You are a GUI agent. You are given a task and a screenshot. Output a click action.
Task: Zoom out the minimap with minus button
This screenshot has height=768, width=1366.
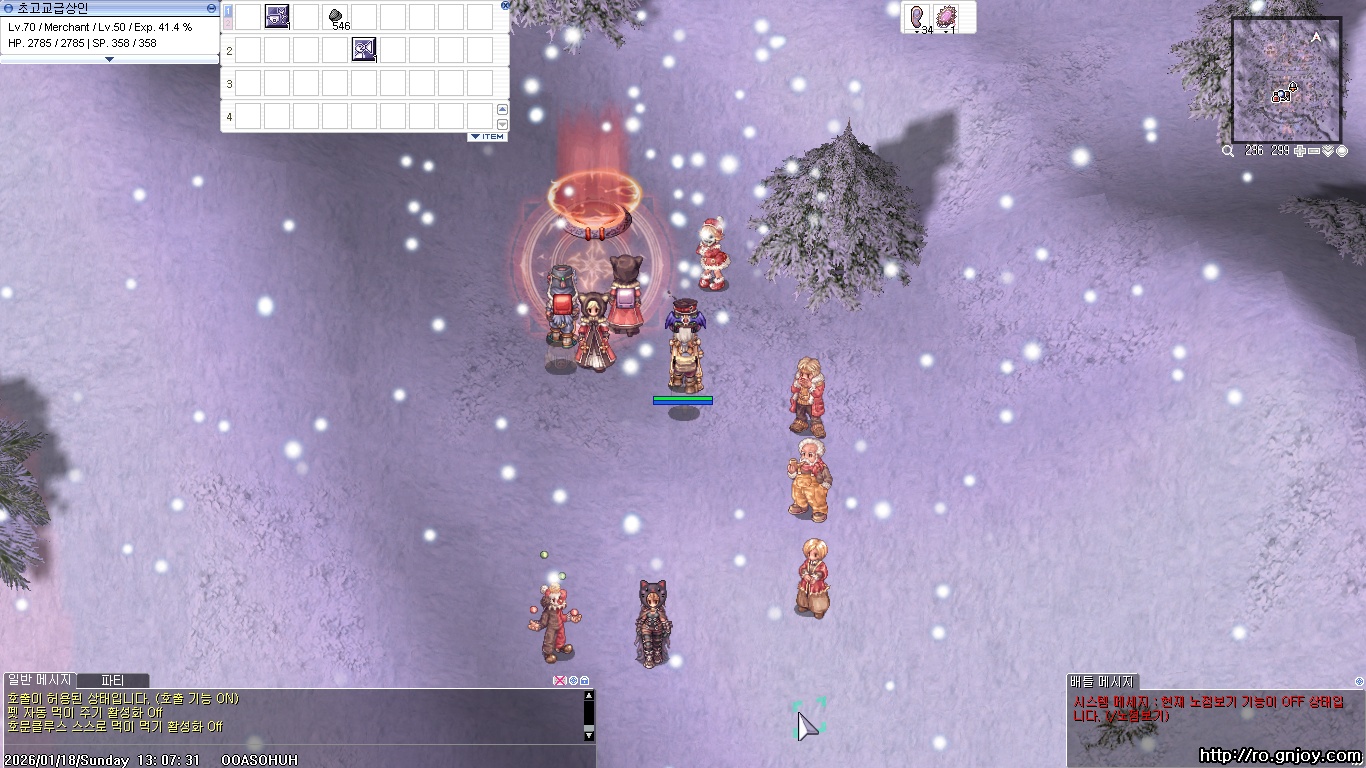pos(1313,151)
